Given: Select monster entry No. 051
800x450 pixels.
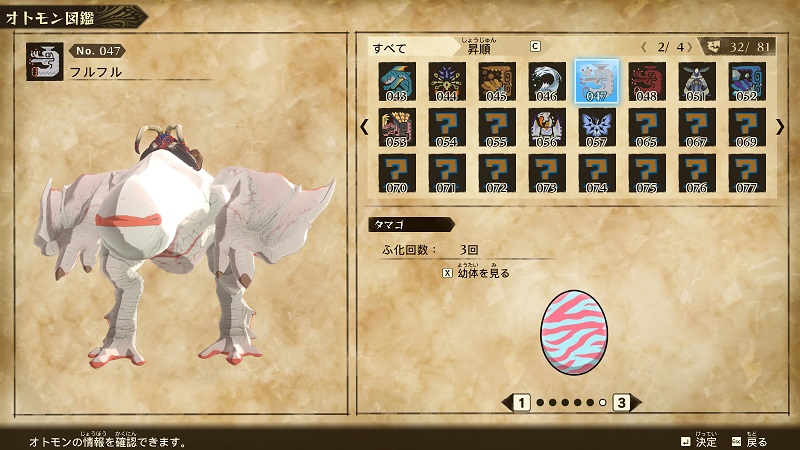Looking at the screenshot, I should pos(696,80).
